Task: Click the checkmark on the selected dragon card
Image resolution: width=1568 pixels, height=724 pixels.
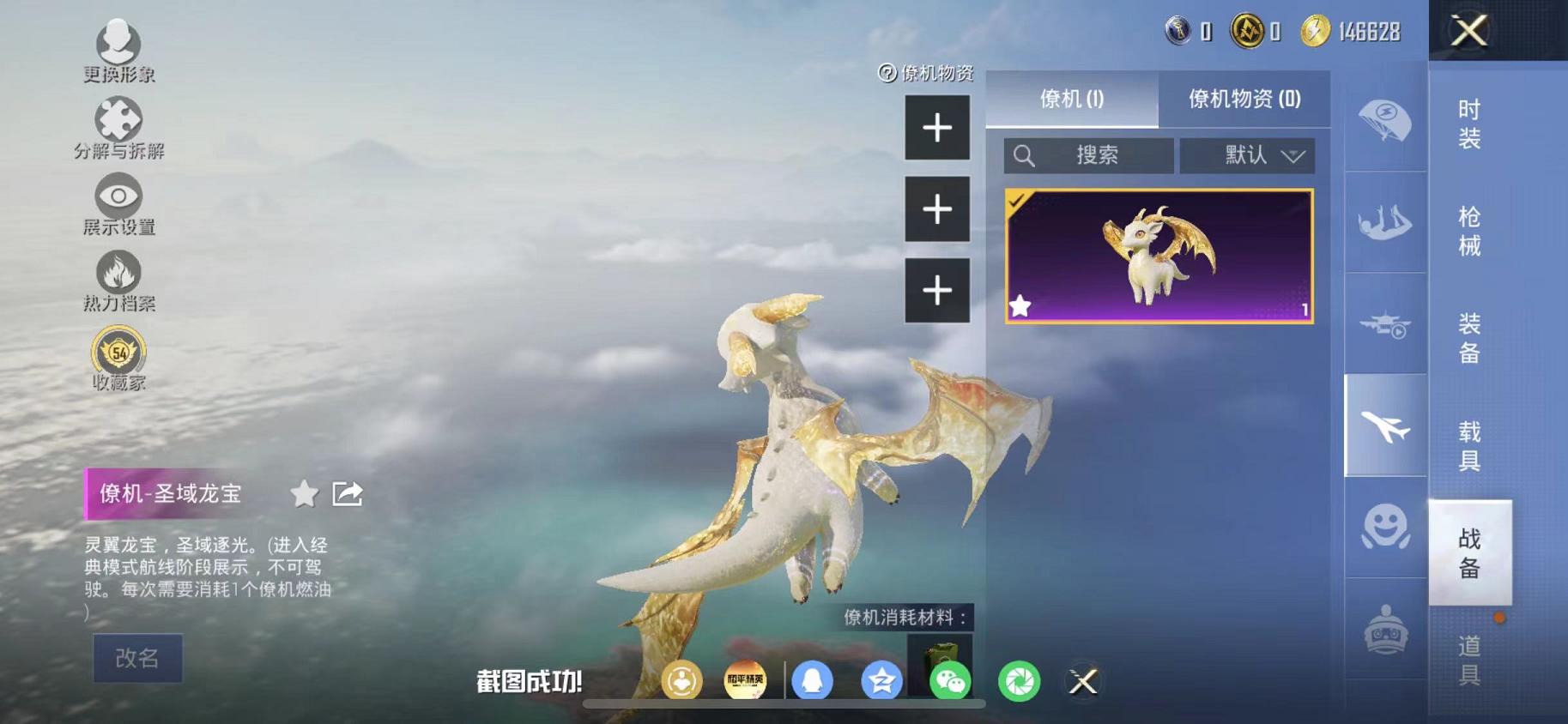Action: pyautogui.click(x=1017, y=200)
